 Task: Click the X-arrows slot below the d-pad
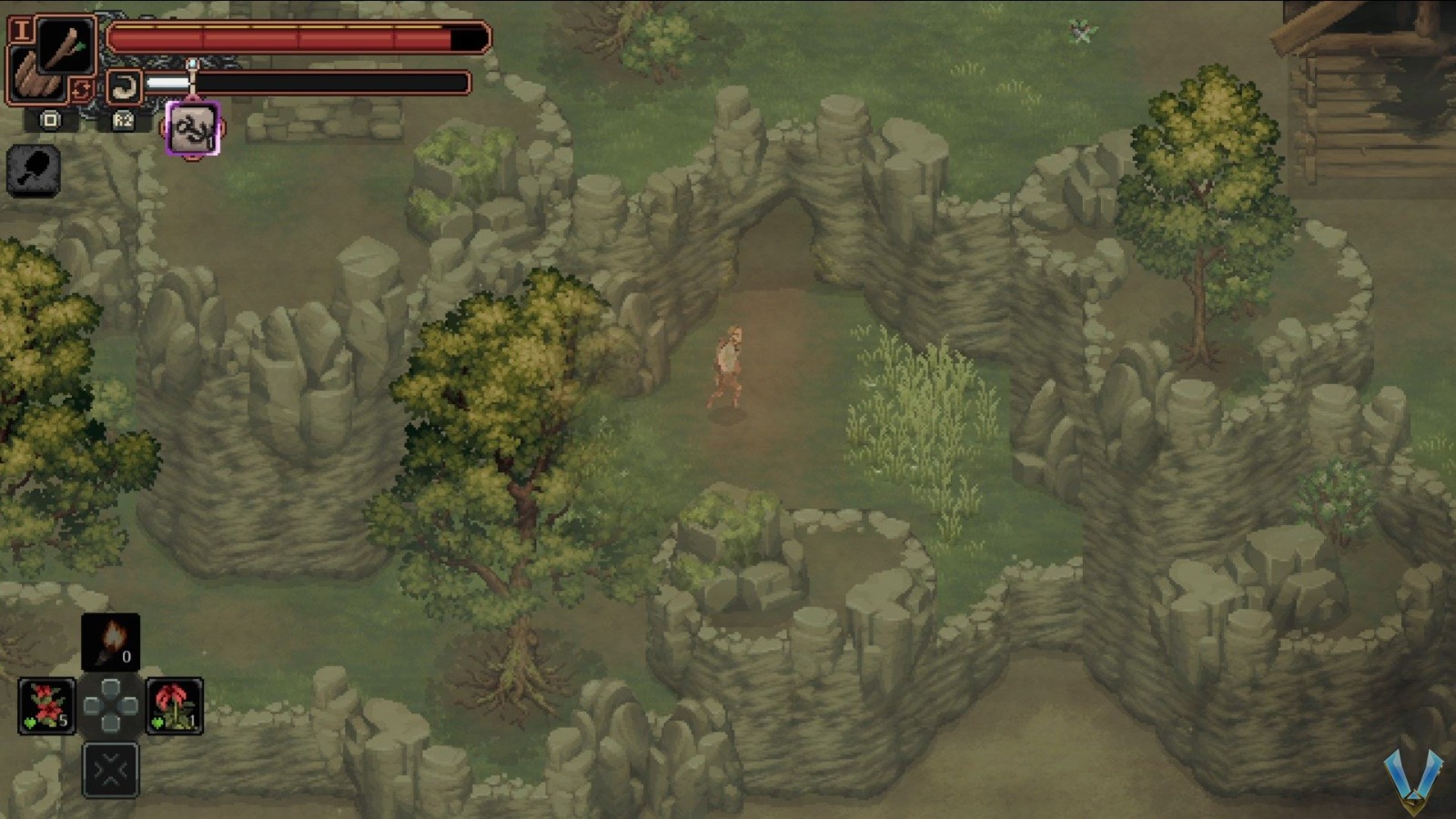pyautogui.click(x=108, y=769)
